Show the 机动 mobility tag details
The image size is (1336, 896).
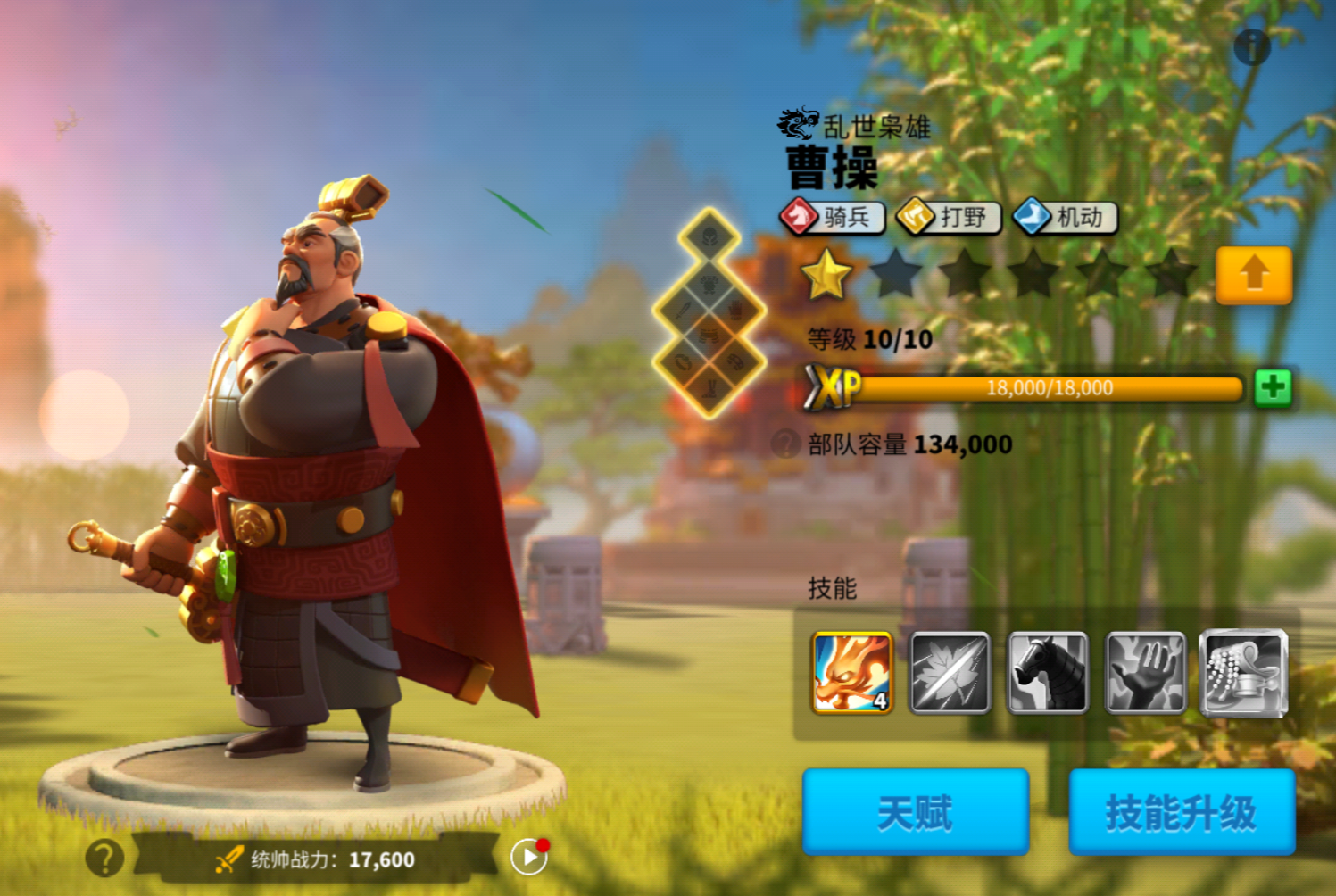pyautogui.click(x=1066, y=217)
